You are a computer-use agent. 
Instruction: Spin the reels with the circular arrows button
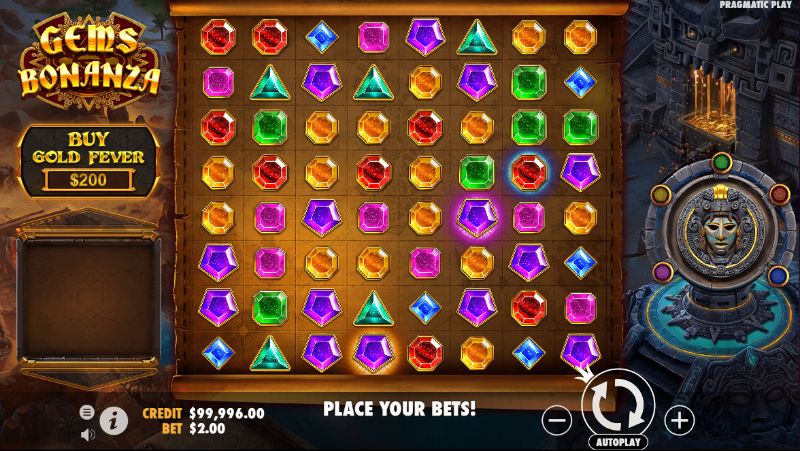click(x=617, y=403)
